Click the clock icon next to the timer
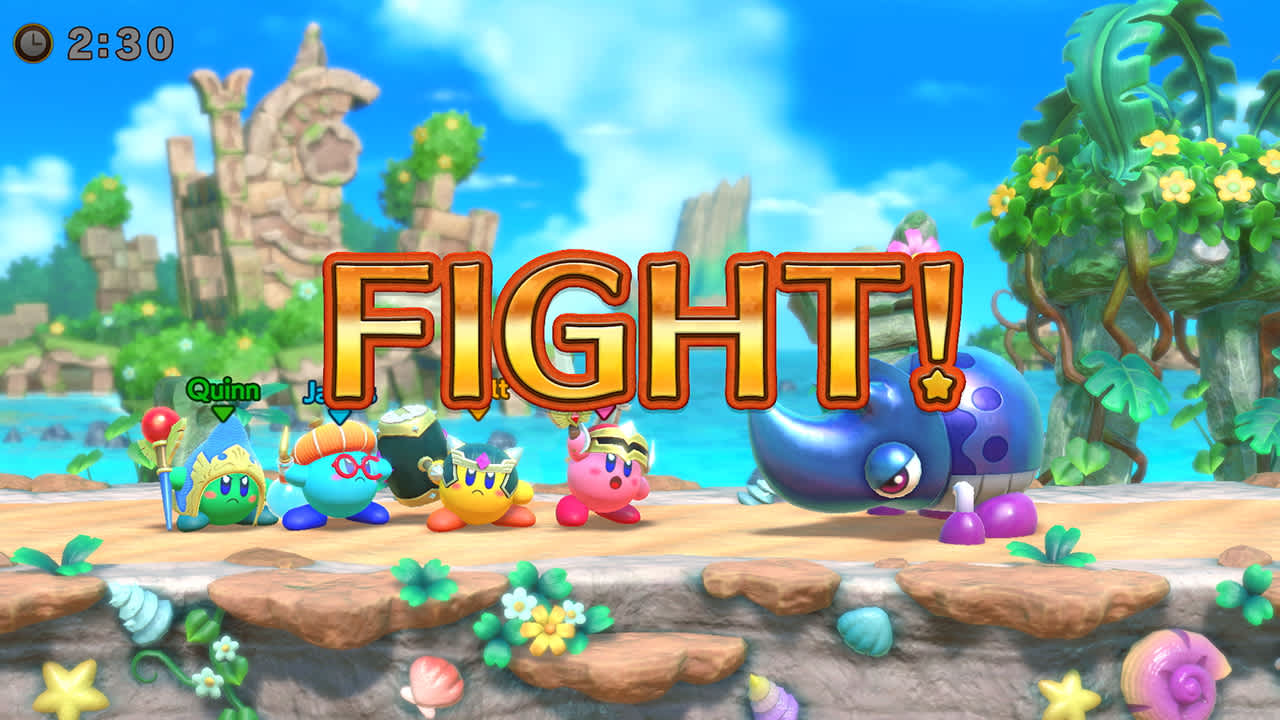Screen dimensions: 1280x720 coord(31,42)
